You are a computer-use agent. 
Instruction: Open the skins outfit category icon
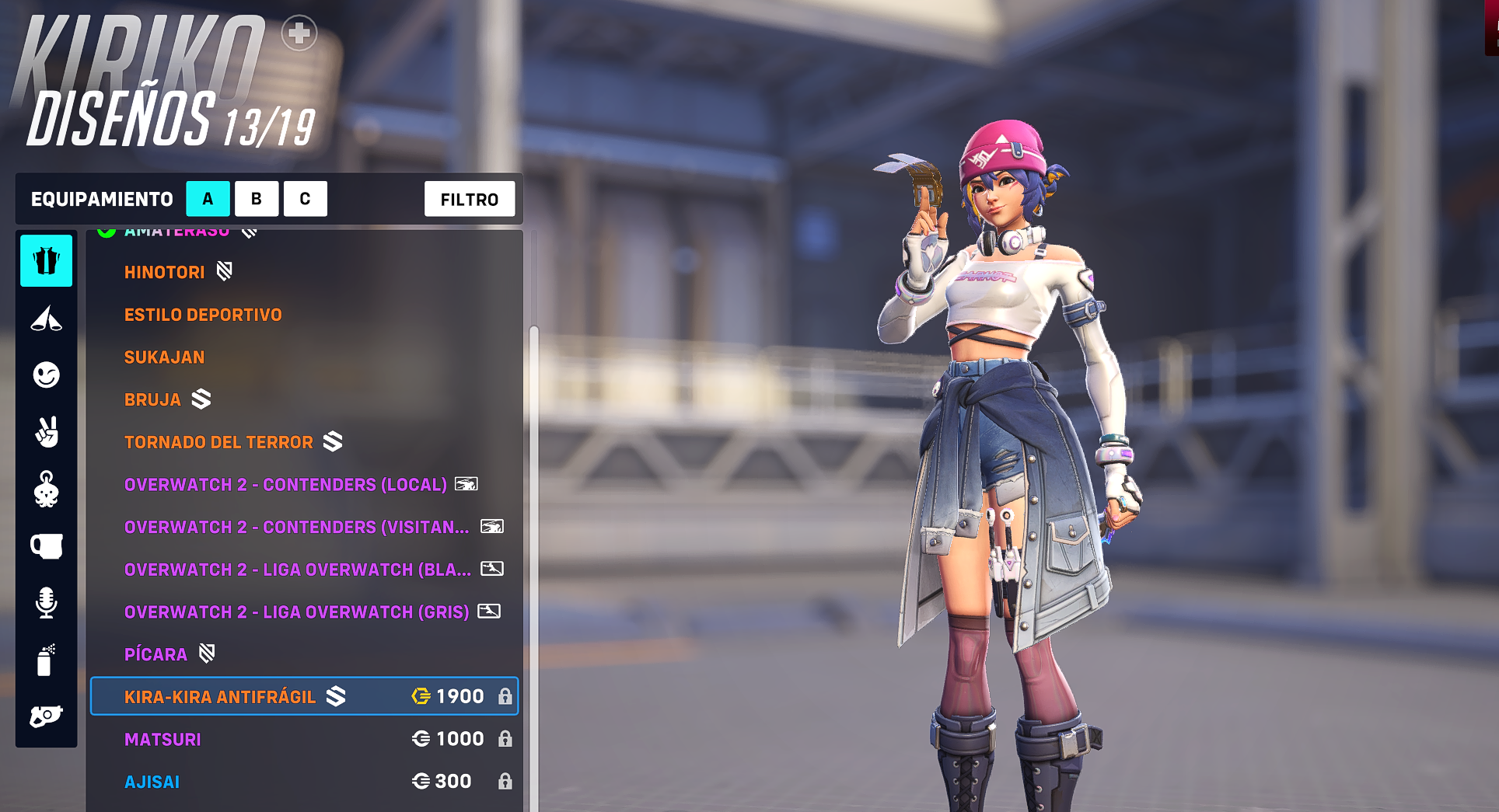pos(47,261)
